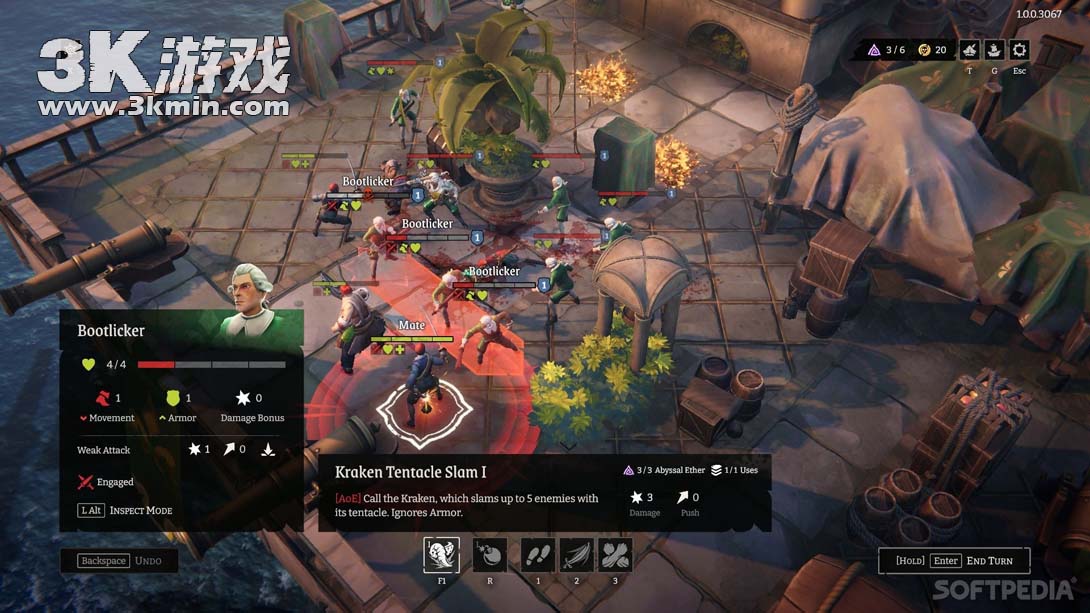Click the ship with feather icon
The image size is (1090, 613).
(969, 50)
